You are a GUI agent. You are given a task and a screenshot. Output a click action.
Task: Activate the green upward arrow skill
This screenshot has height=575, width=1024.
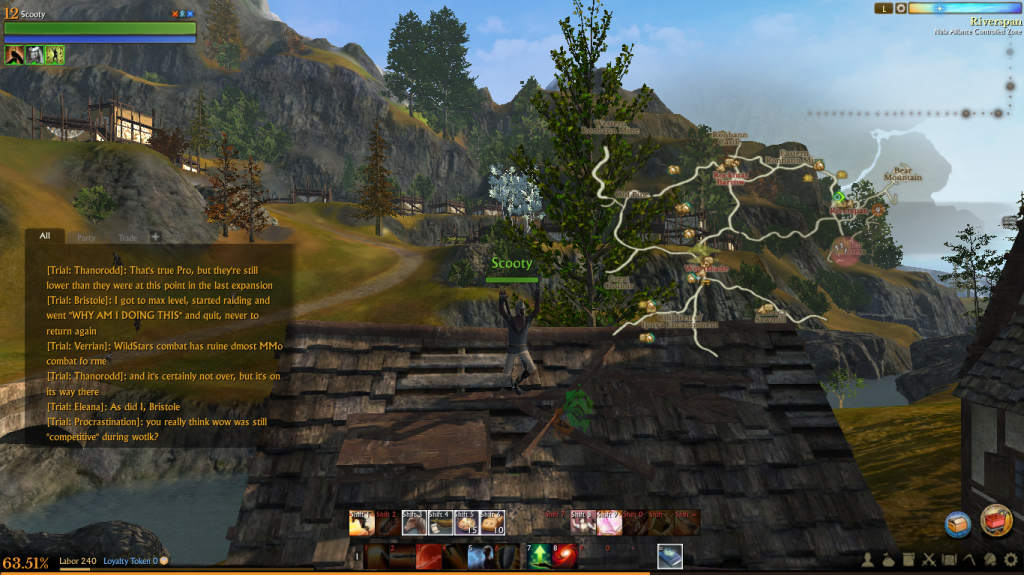(539, 556)
